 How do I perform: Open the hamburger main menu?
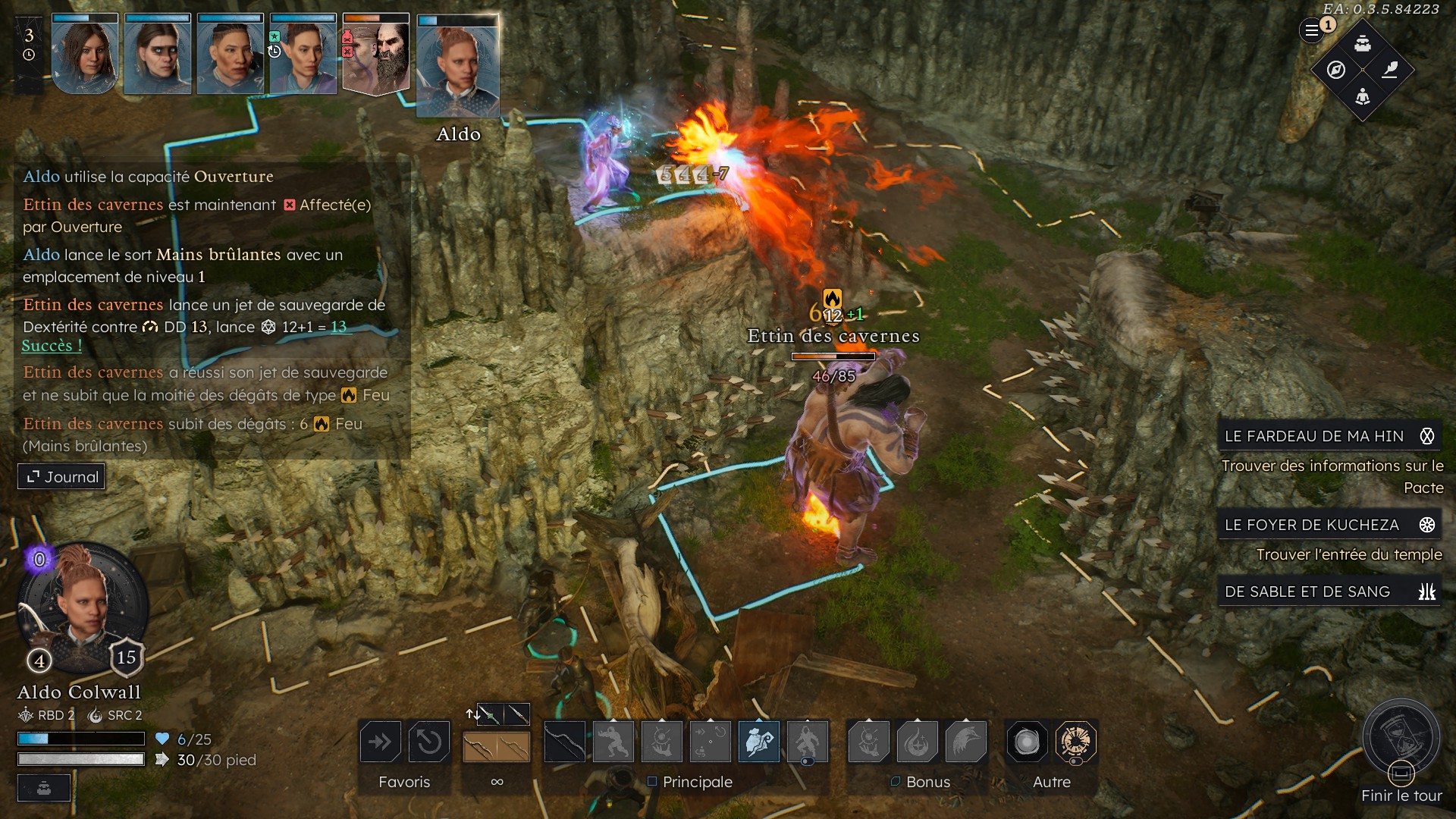pos(1311,31)
